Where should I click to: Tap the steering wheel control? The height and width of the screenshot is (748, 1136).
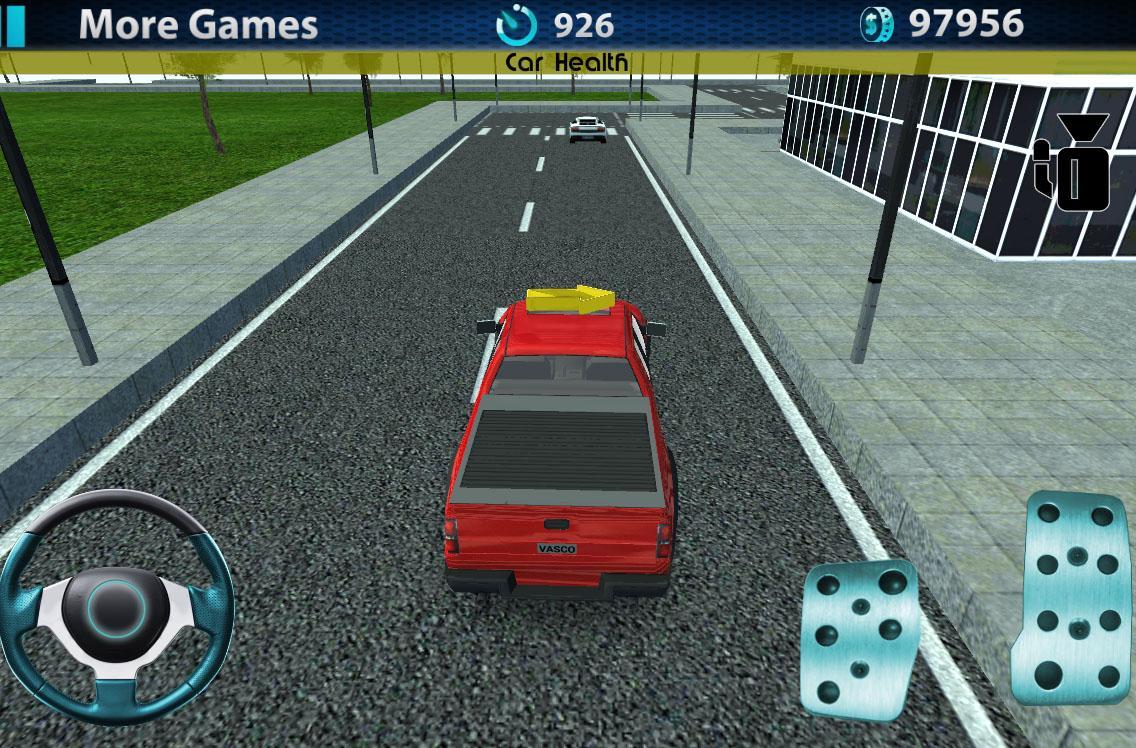116,607
